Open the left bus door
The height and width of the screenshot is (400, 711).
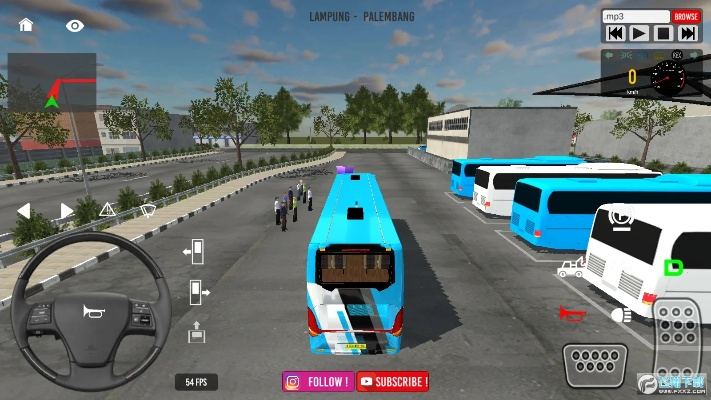tap(195, 250)
